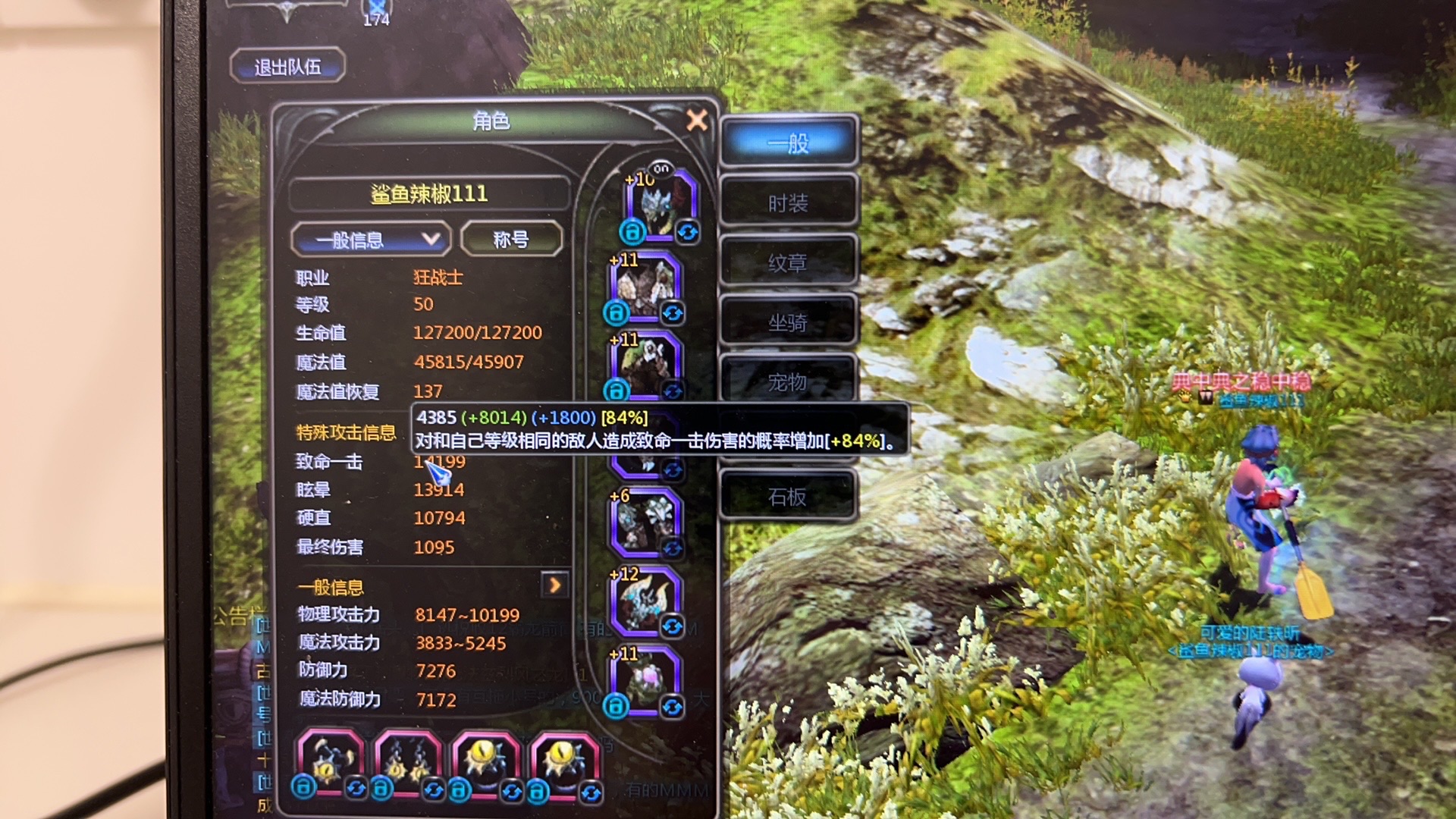
Task: Choose the +6 equipment slot
Action: (x=645, y=522)
